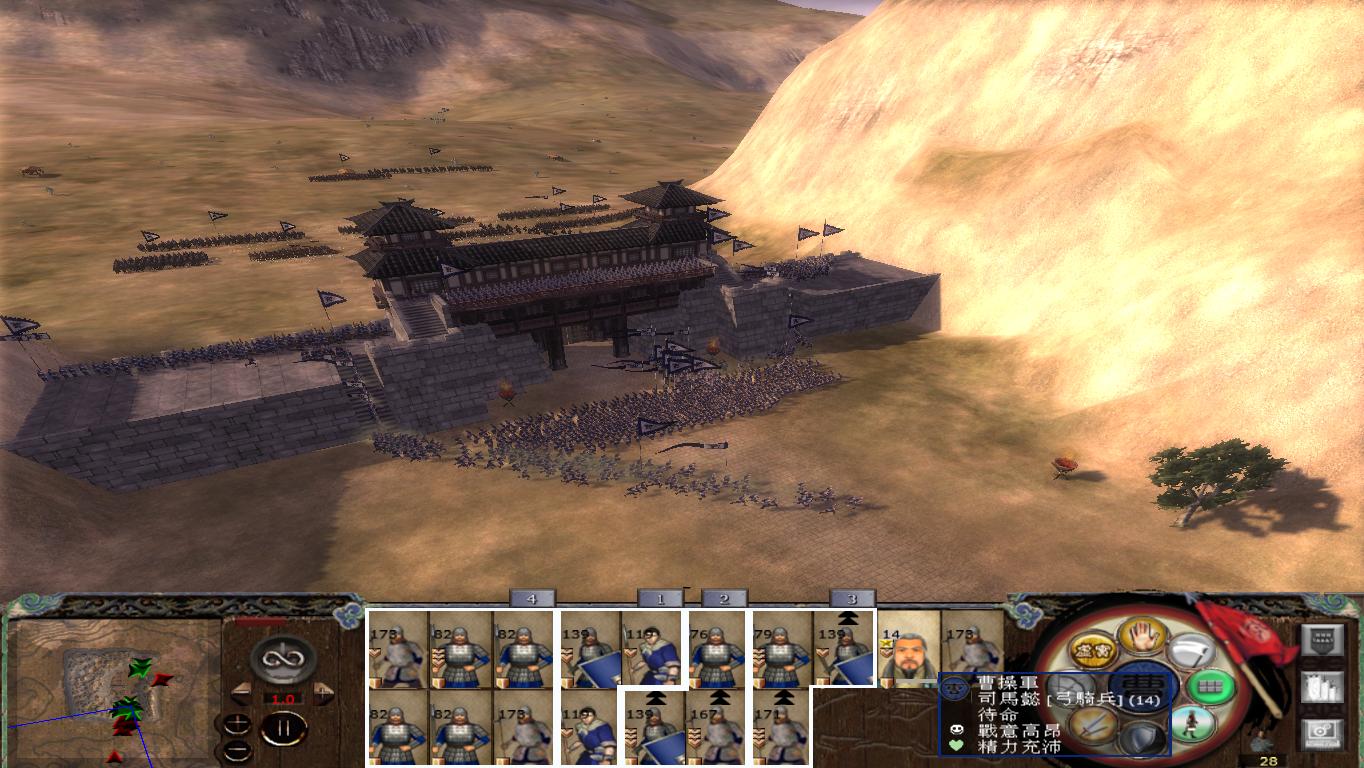The image size is (1364, 768).
Task: Click the minimap zoom in plus button
Action: click(x=237, y=724)
